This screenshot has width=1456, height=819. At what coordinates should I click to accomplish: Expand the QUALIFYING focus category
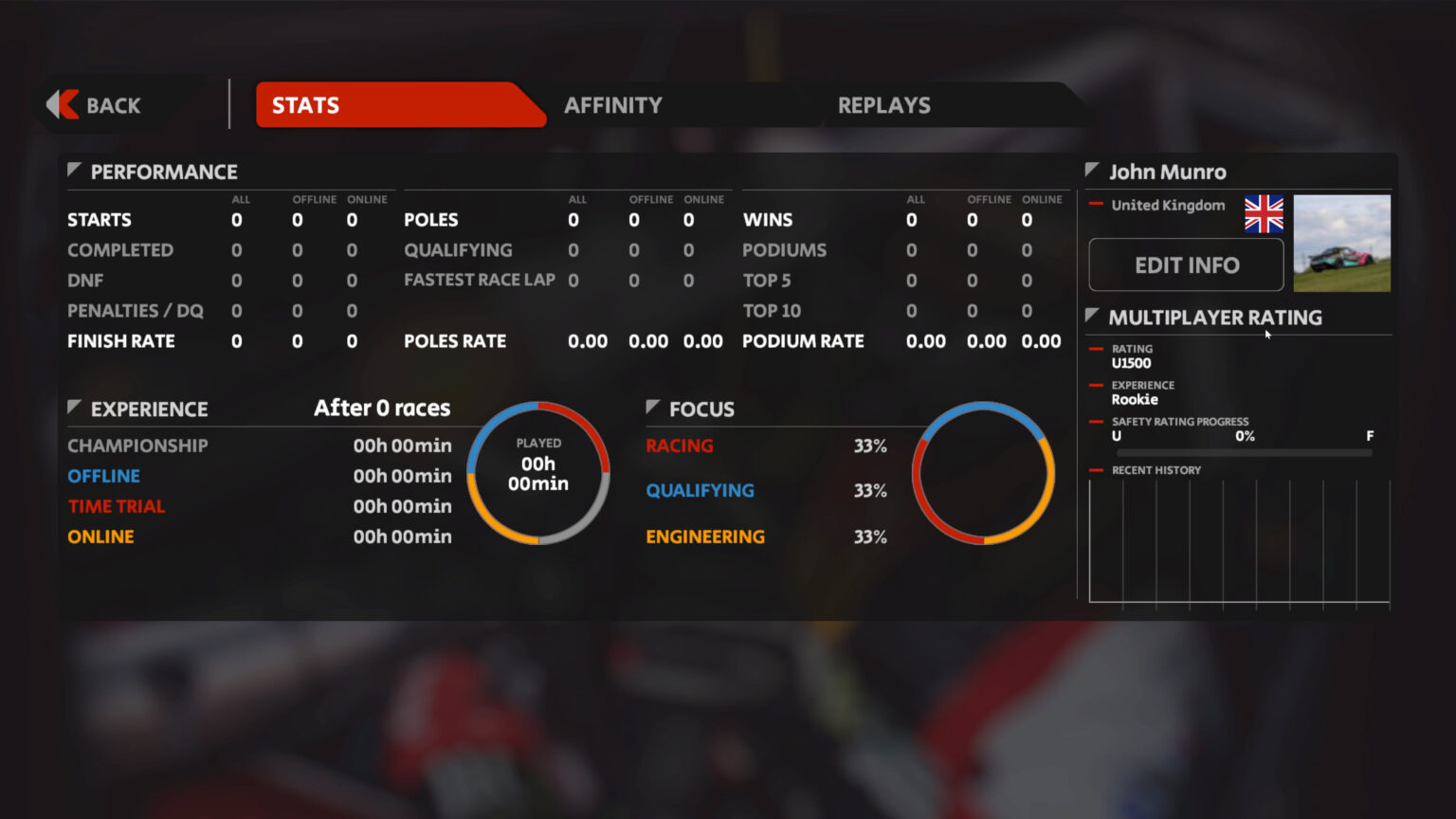tap(701, 491)
